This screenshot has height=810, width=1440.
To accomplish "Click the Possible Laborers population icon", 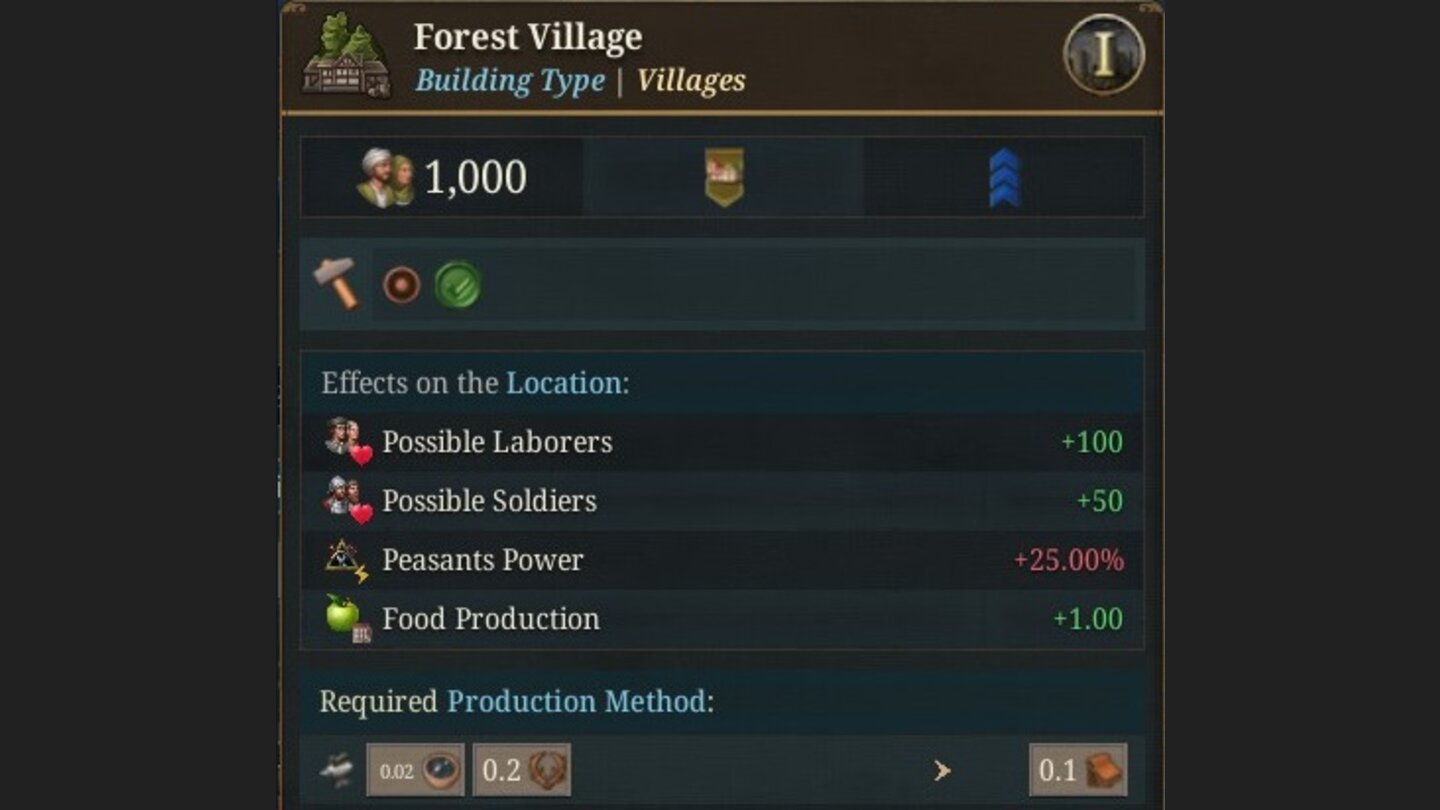I will coord(349,441).
